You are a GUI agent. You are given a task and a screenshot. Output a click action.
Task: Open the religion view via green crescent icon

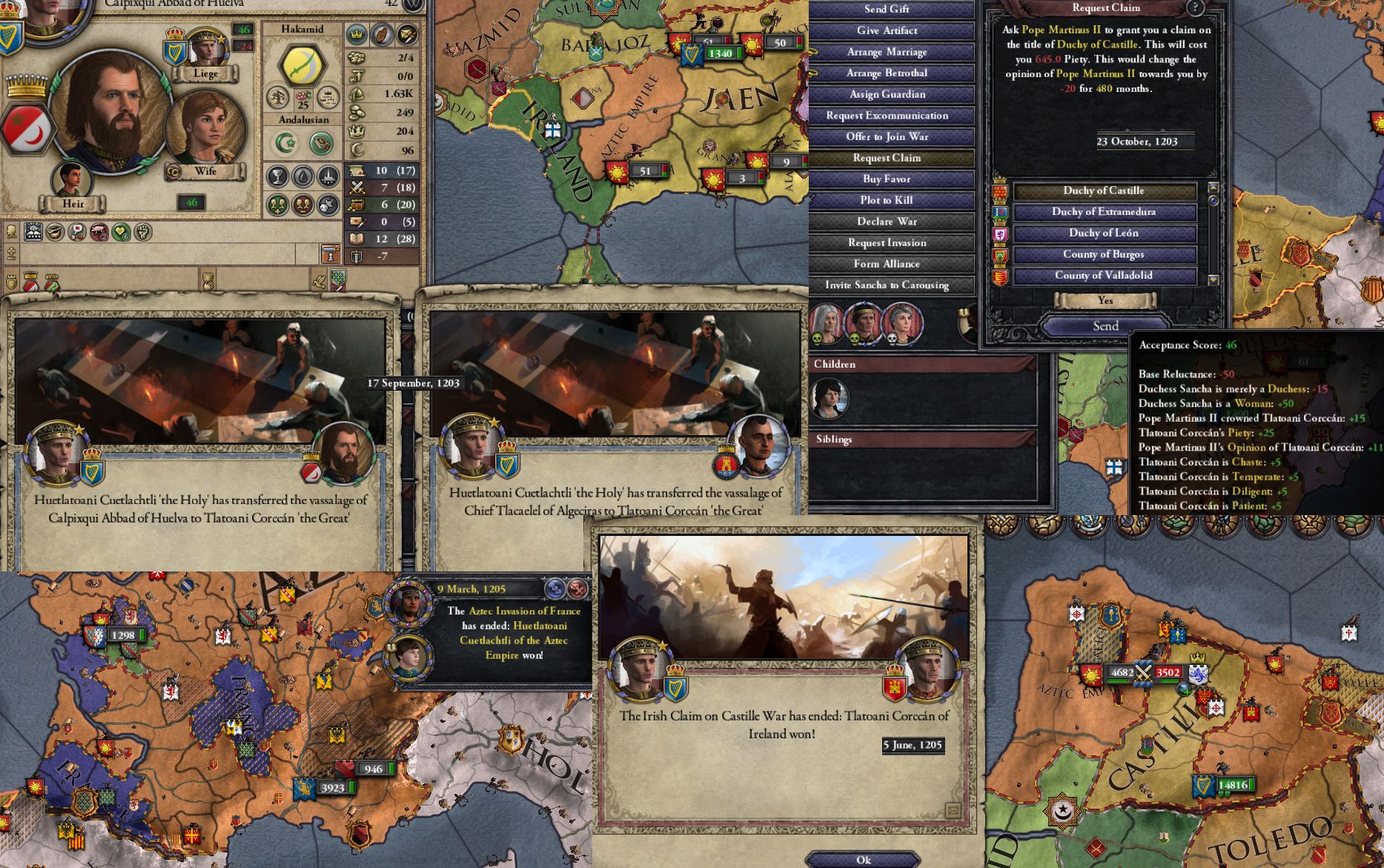pos(285,142)
